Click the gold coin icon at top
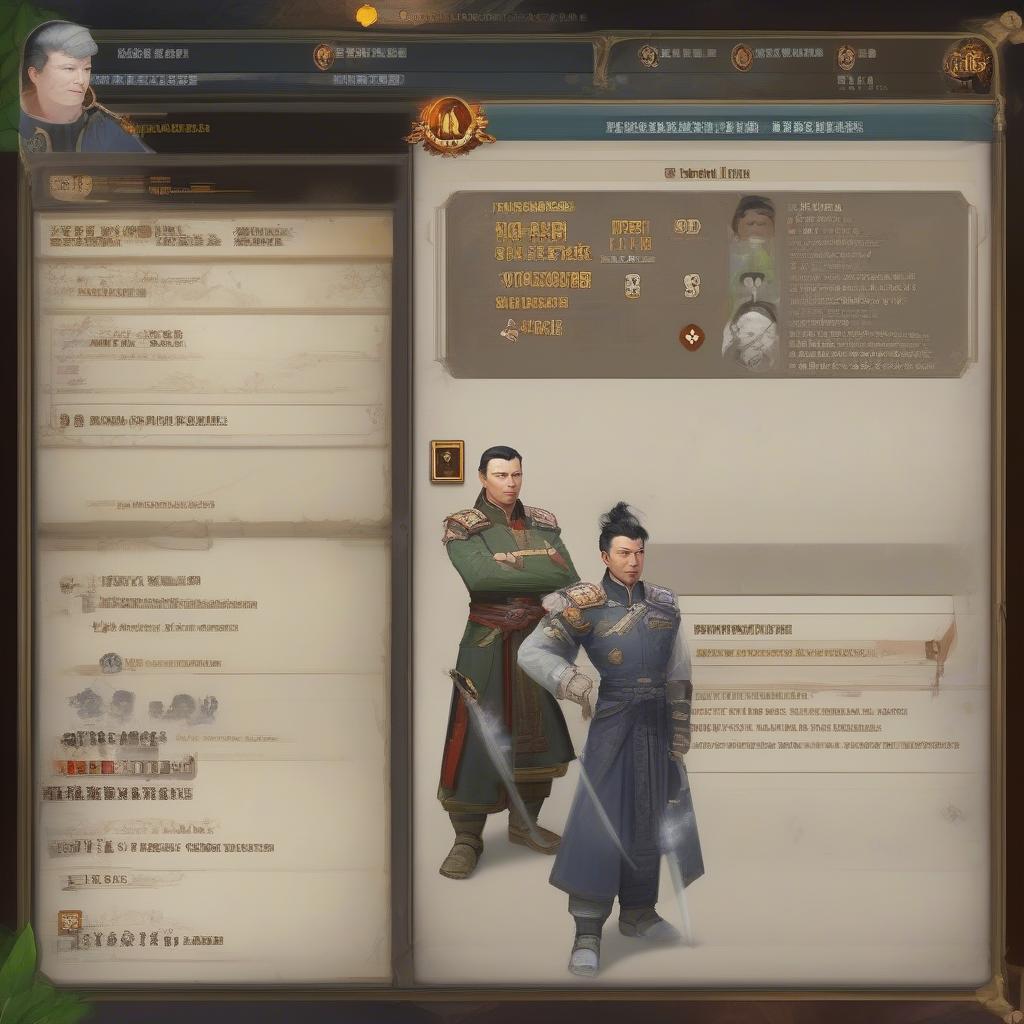The height and width of the screenshot is (1024, 1024). (x=368, y=15)
